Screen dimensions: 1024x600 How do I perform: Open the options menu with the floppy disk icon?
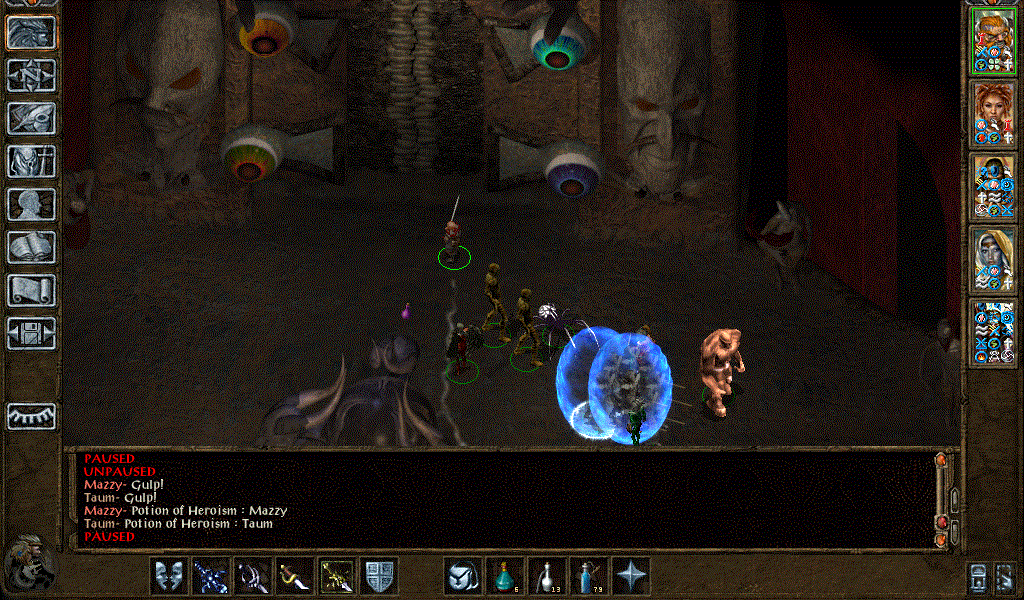(32, 333)
